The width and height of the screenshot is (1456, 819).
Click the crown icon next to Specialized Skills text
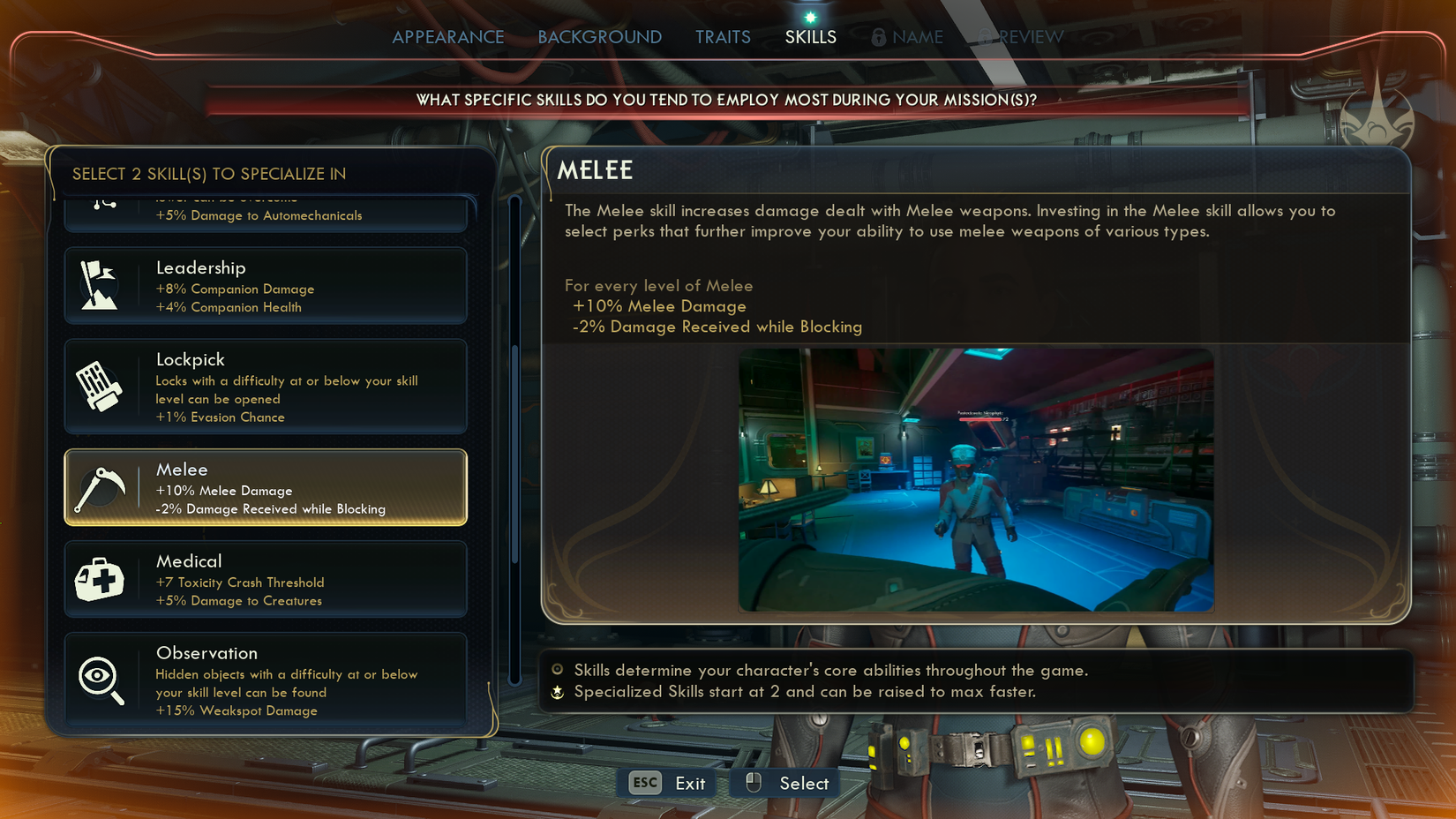[557, 693]
